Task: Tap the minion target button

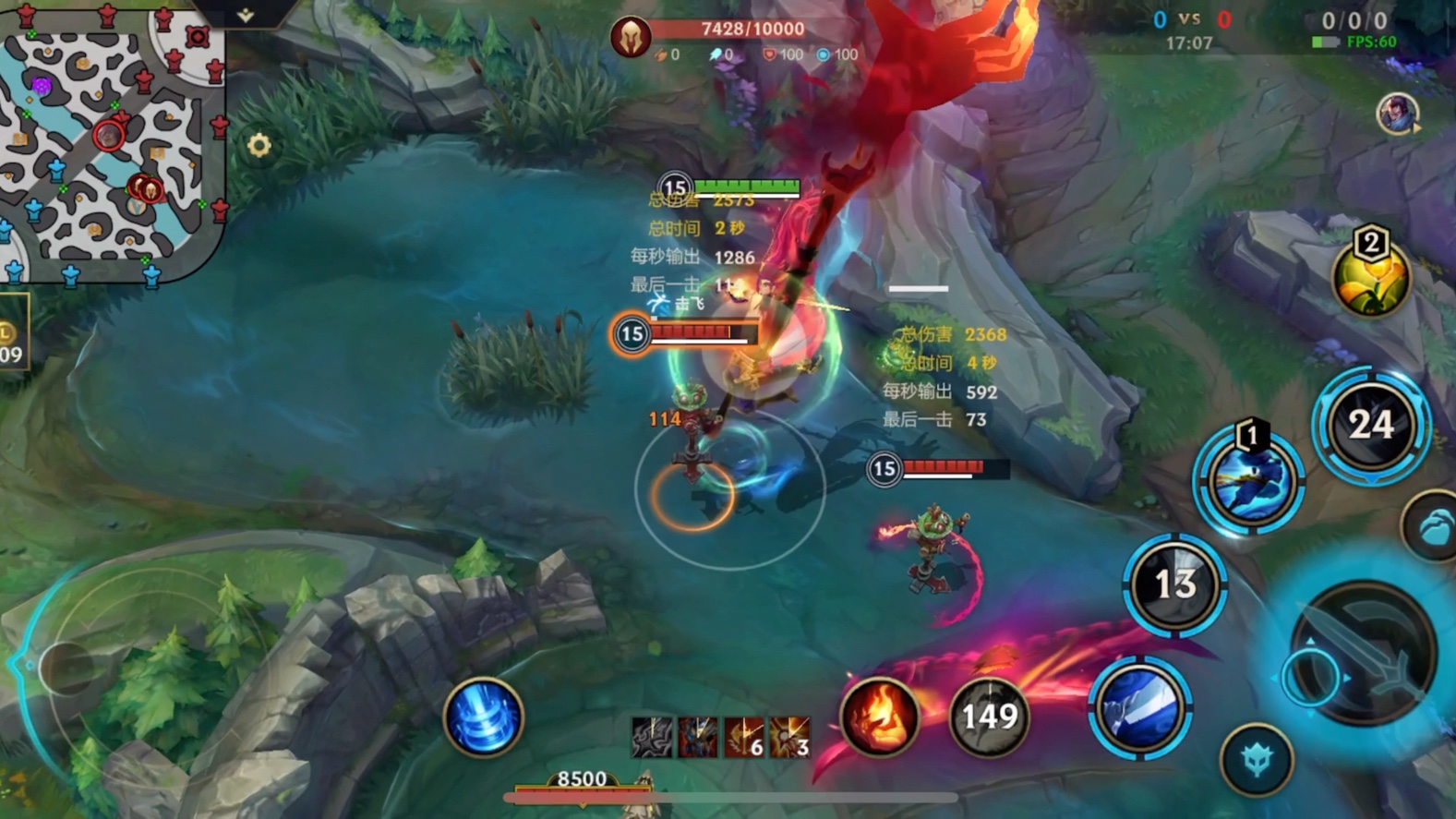Action: [x=1256, y=759]
